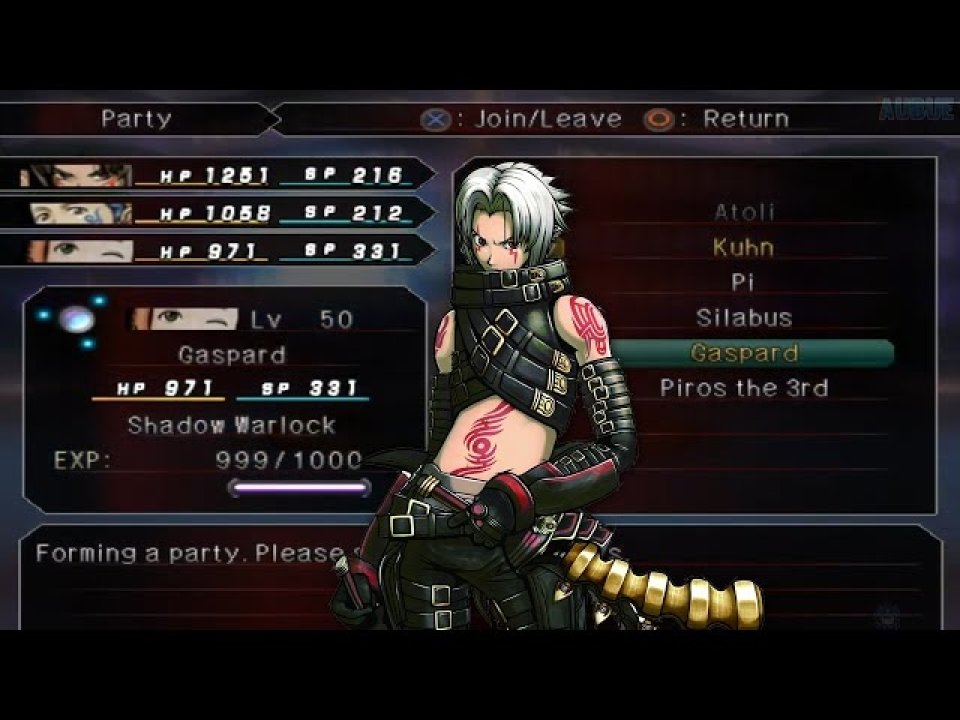Select Silabus as a party member
The image size is (960, 720).
coord(744,318)
